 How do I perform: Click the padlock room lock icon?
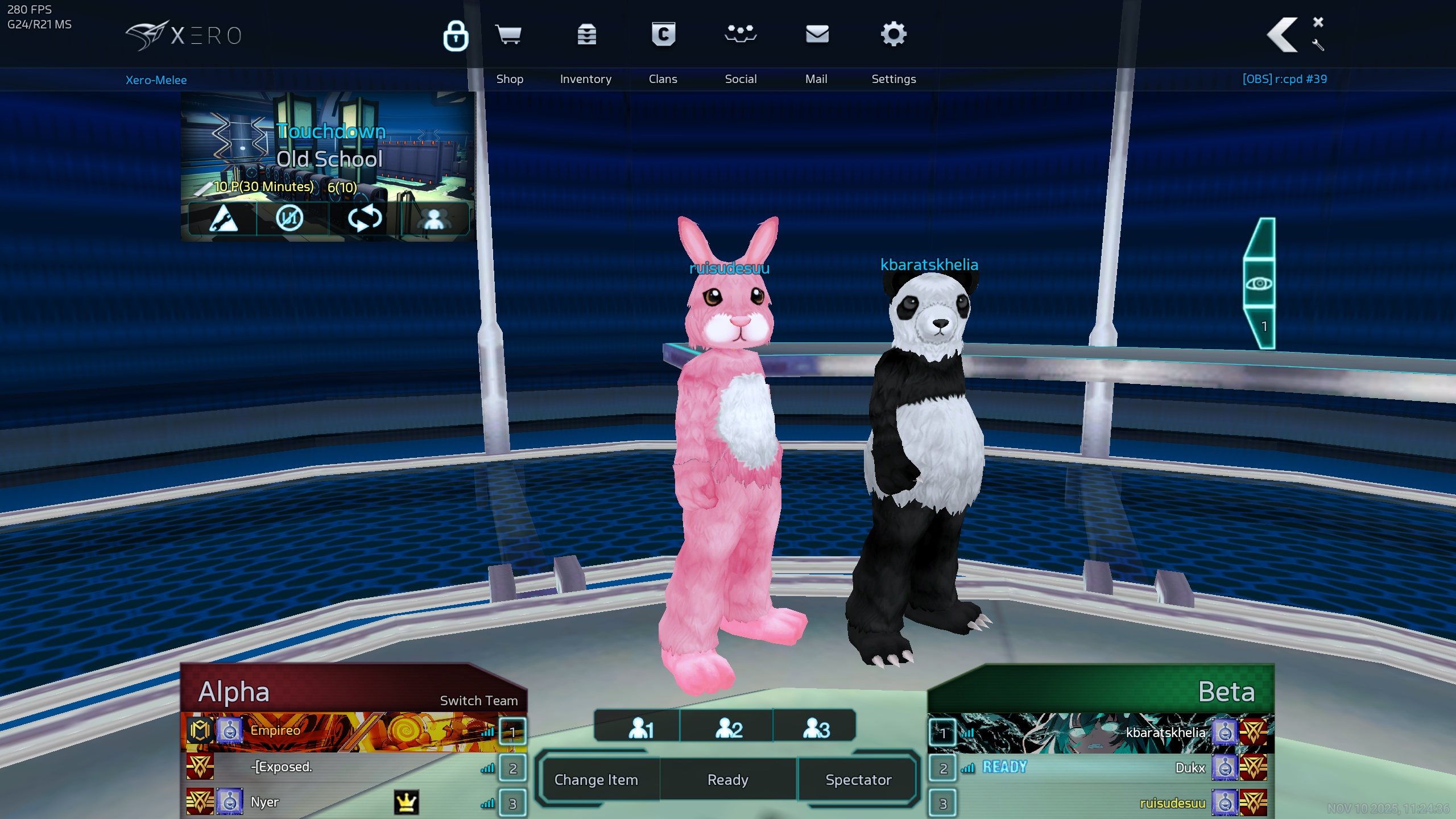(x=456, y=36)
